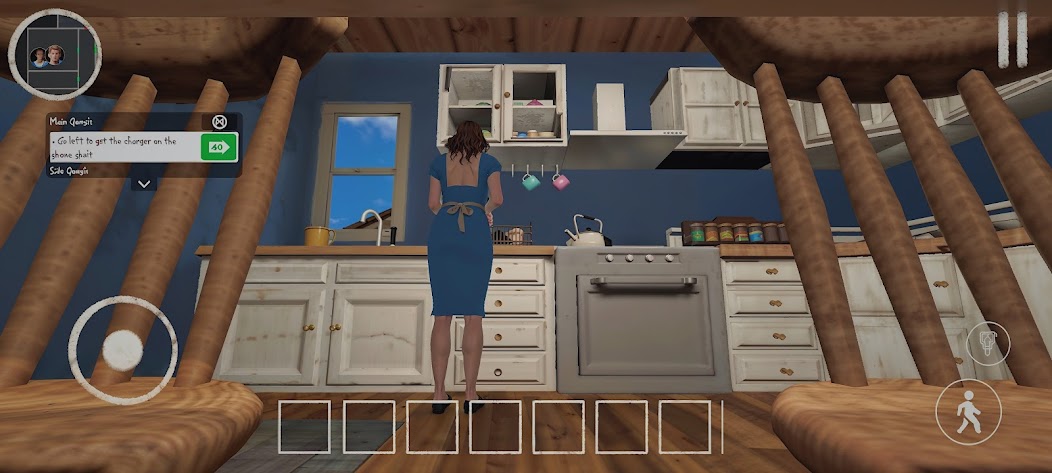Tap the virtual movement joystick
The image size is (1052, 473).
(x=123, y=349)
